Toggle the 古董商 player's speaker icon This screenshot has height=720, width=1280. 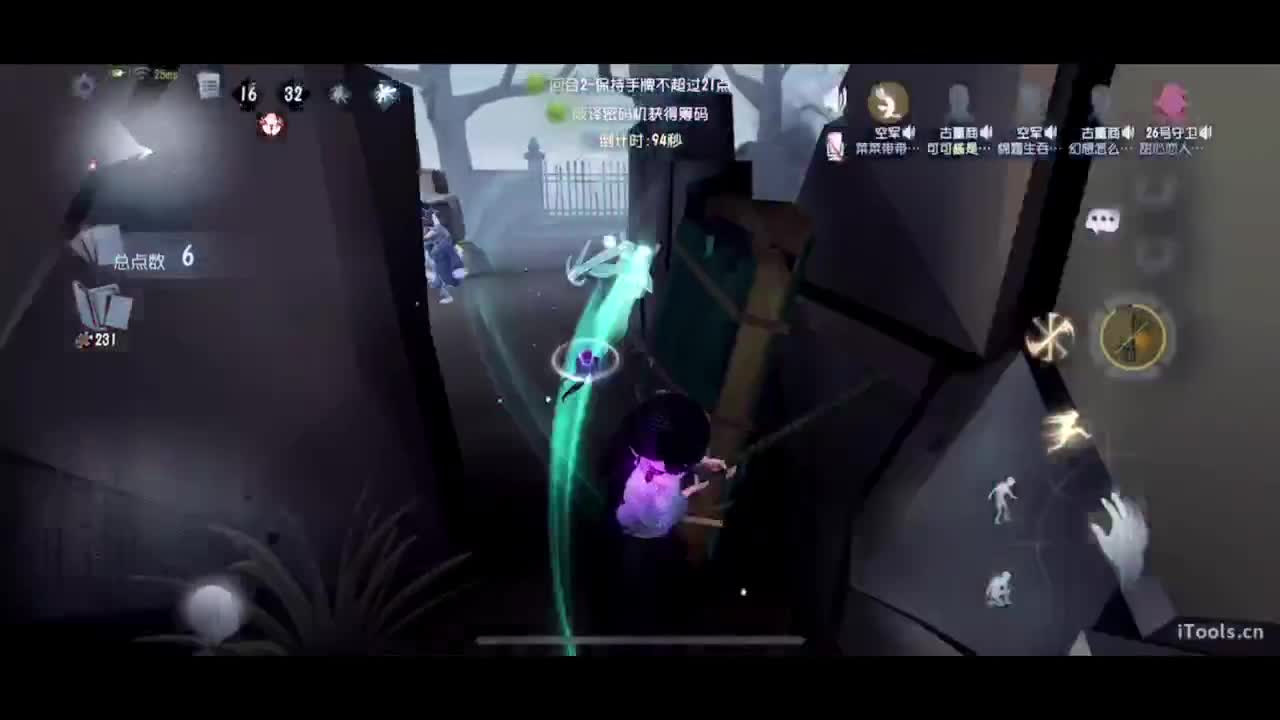(986, 131)
